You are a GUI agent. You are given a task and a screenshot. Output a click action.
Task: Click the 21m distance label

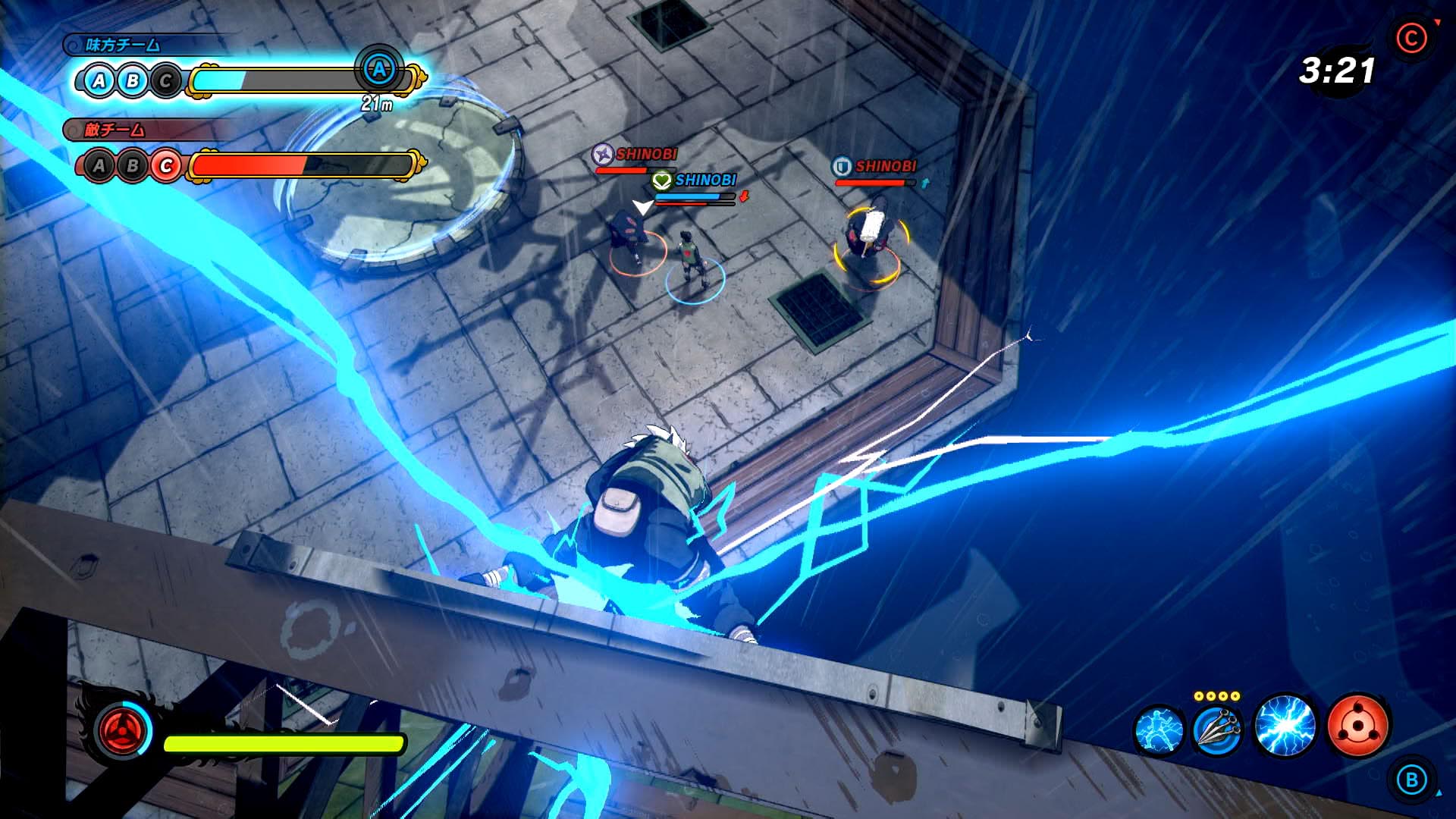click(x=378, y=104)
